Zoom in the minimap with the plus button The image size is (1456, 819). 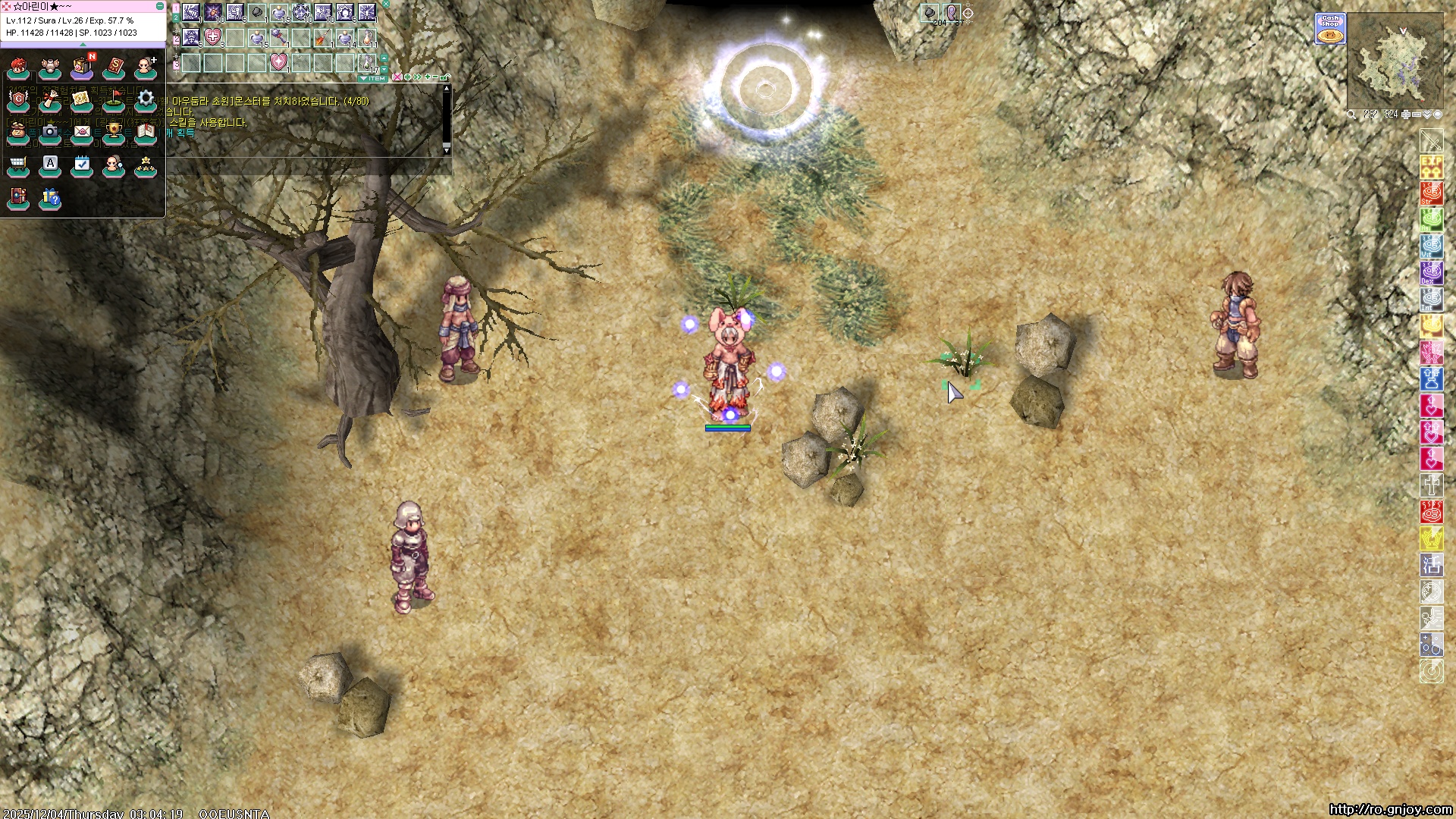coord(1406,115)
